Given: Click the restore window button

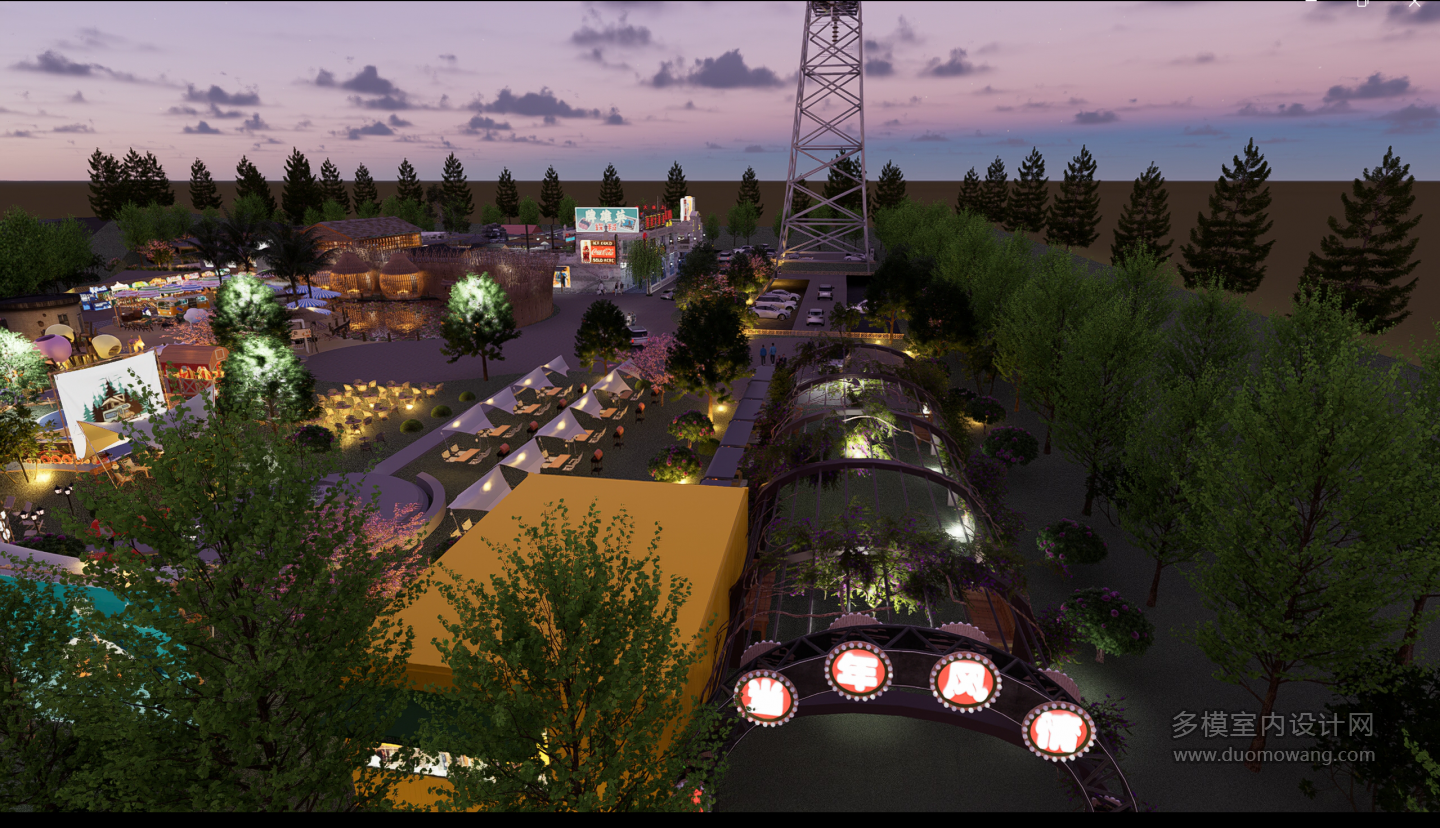Looking at the screenshot, I should (x=1362, y=3).
